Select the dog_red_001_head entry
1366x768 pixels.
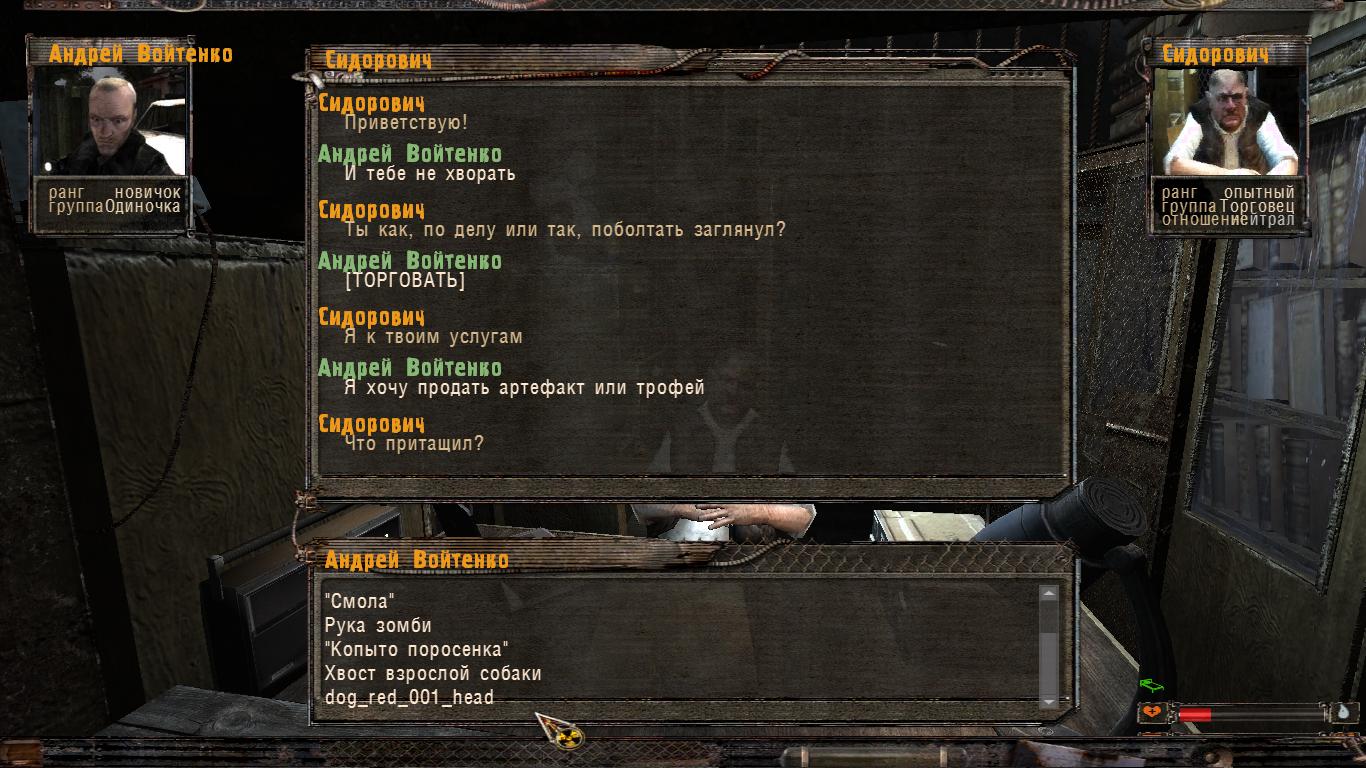pyautogui.click(x=409, y=698)
